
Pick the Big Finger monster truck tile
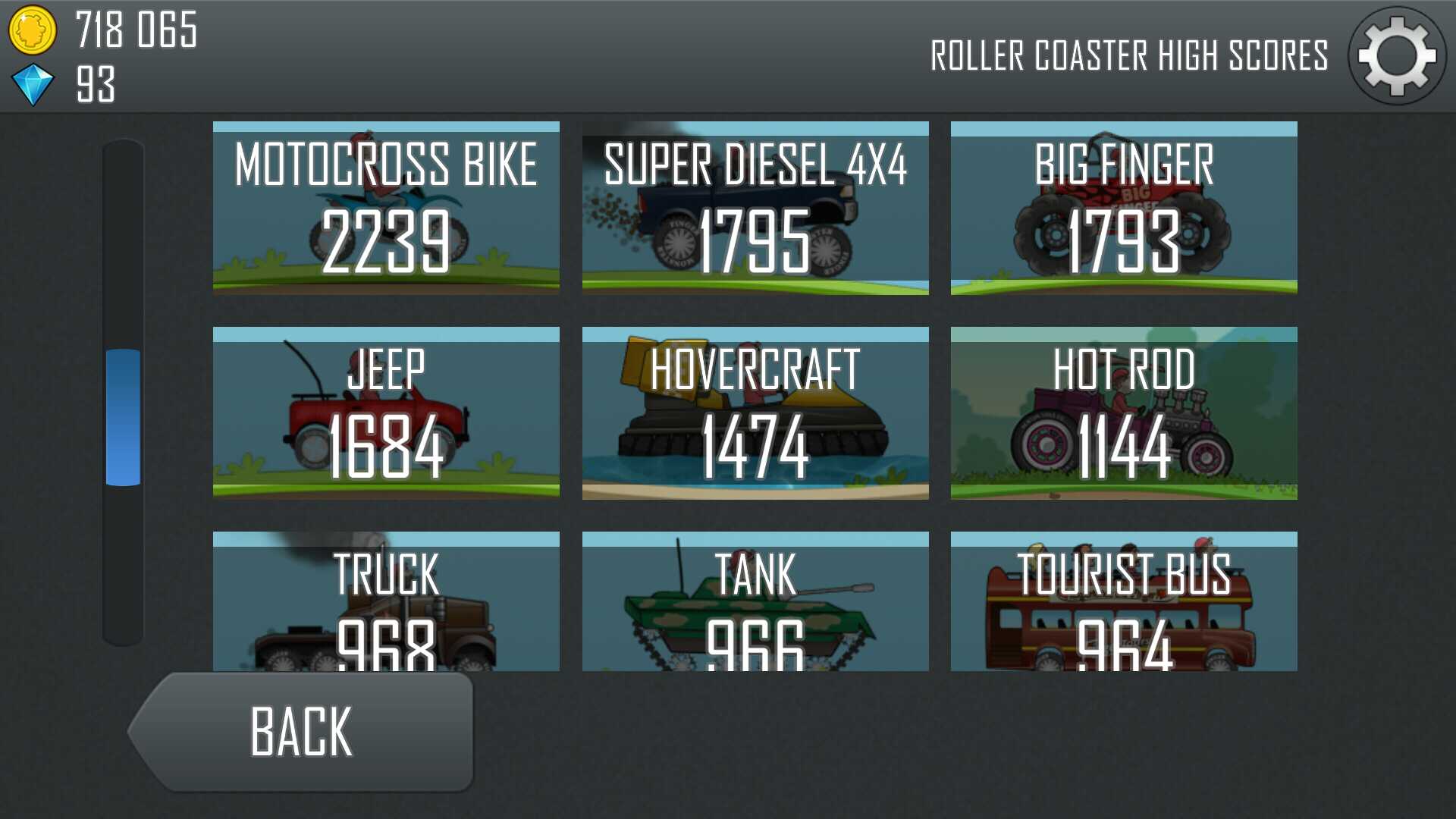pyautogui.click(x=1124, y=208)
